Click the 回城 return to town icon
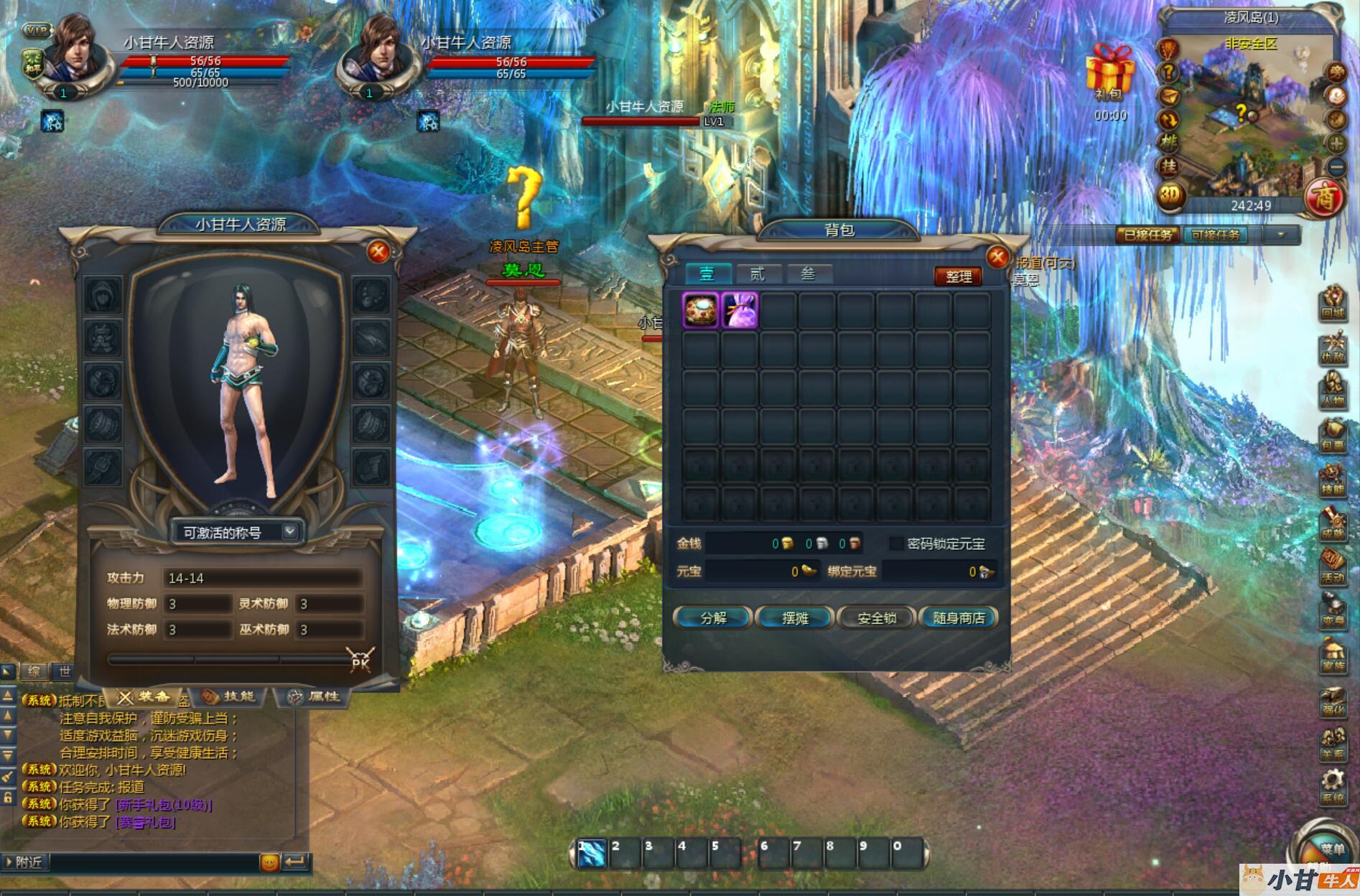The height and width of the screenshot is (896, 1360). 1333,302
